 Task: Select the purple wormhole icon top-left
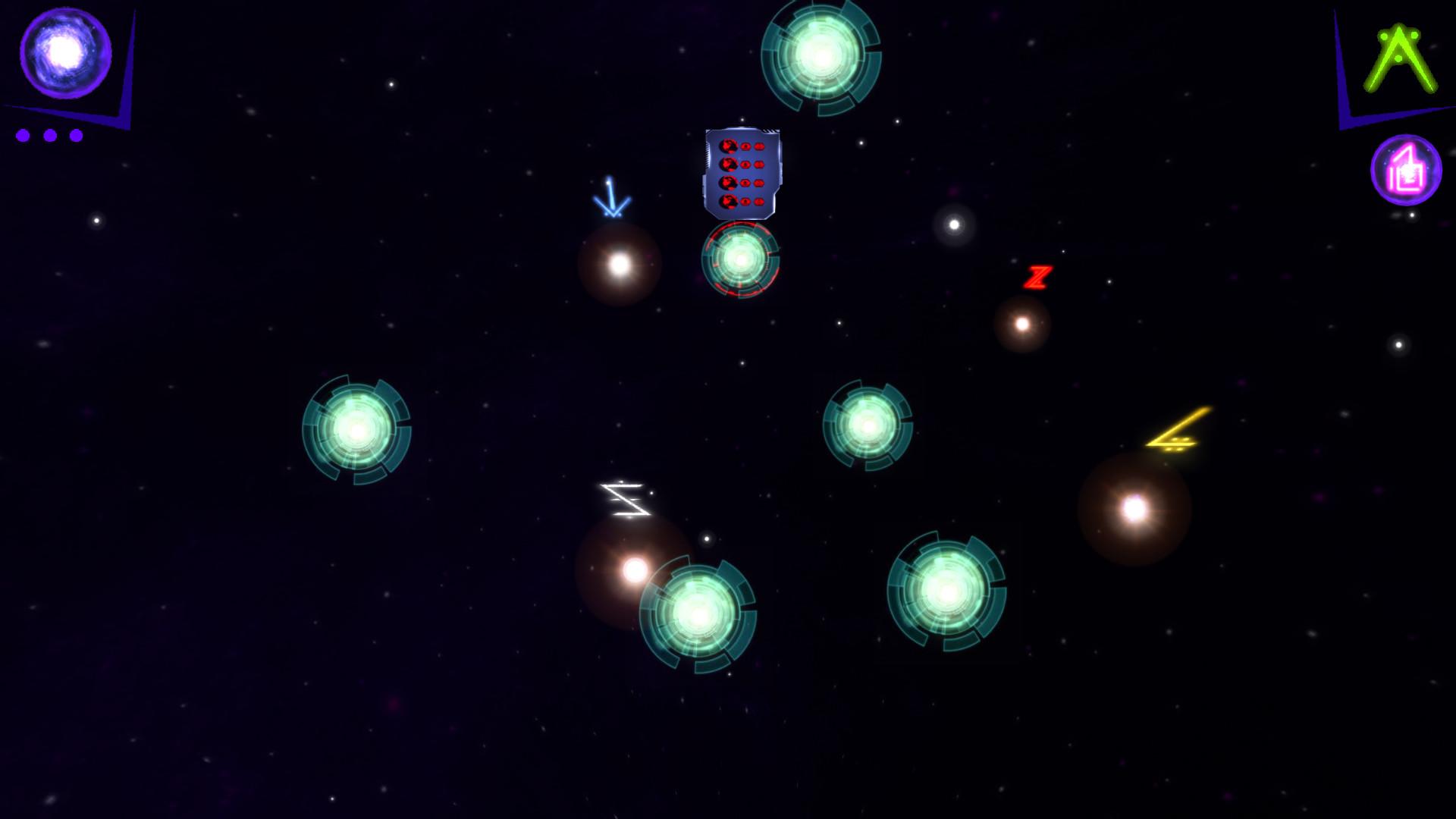(67, 53)
